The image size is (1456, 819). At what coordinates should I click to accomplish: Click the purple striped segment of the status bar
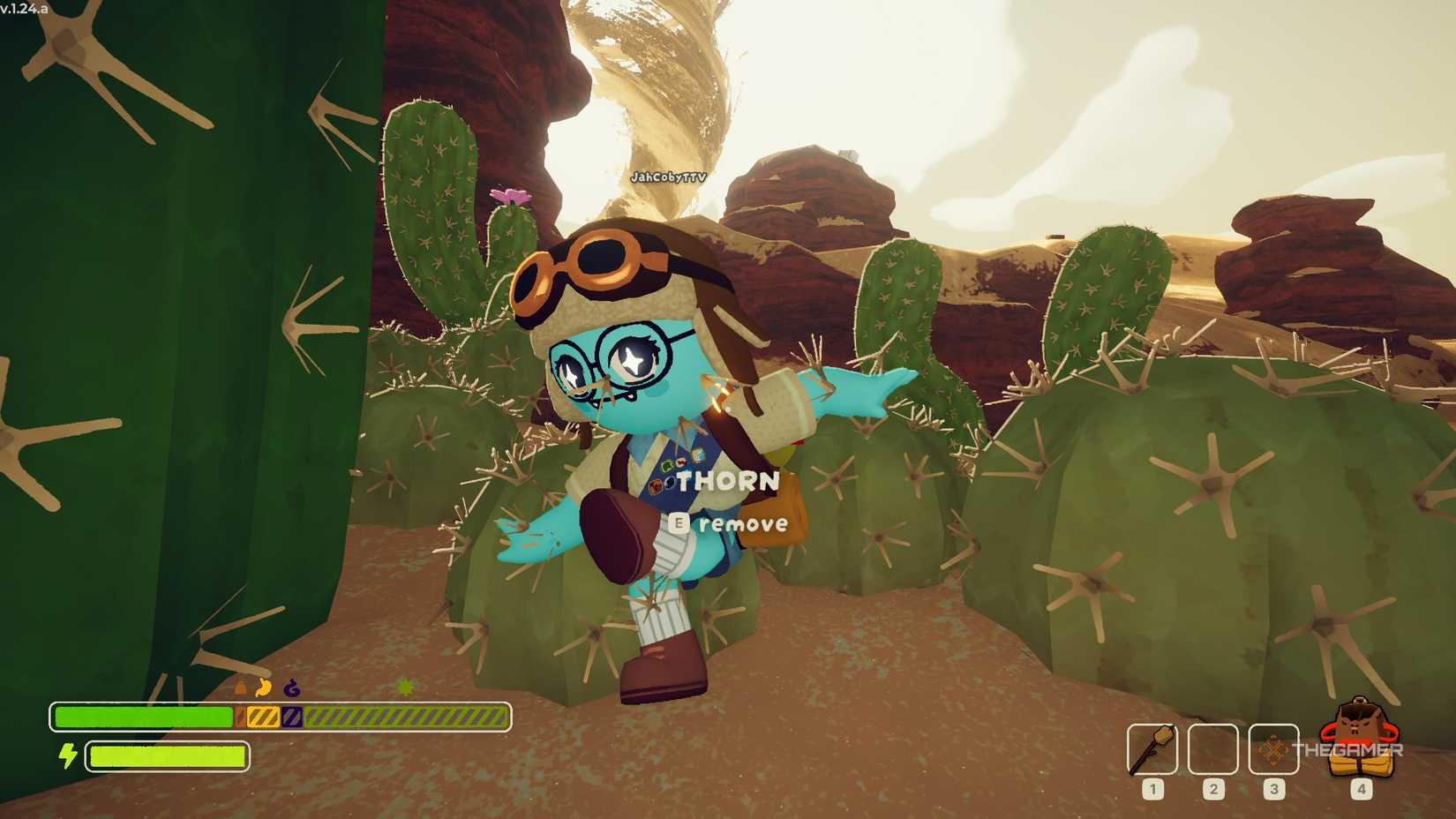coord(291,718)
